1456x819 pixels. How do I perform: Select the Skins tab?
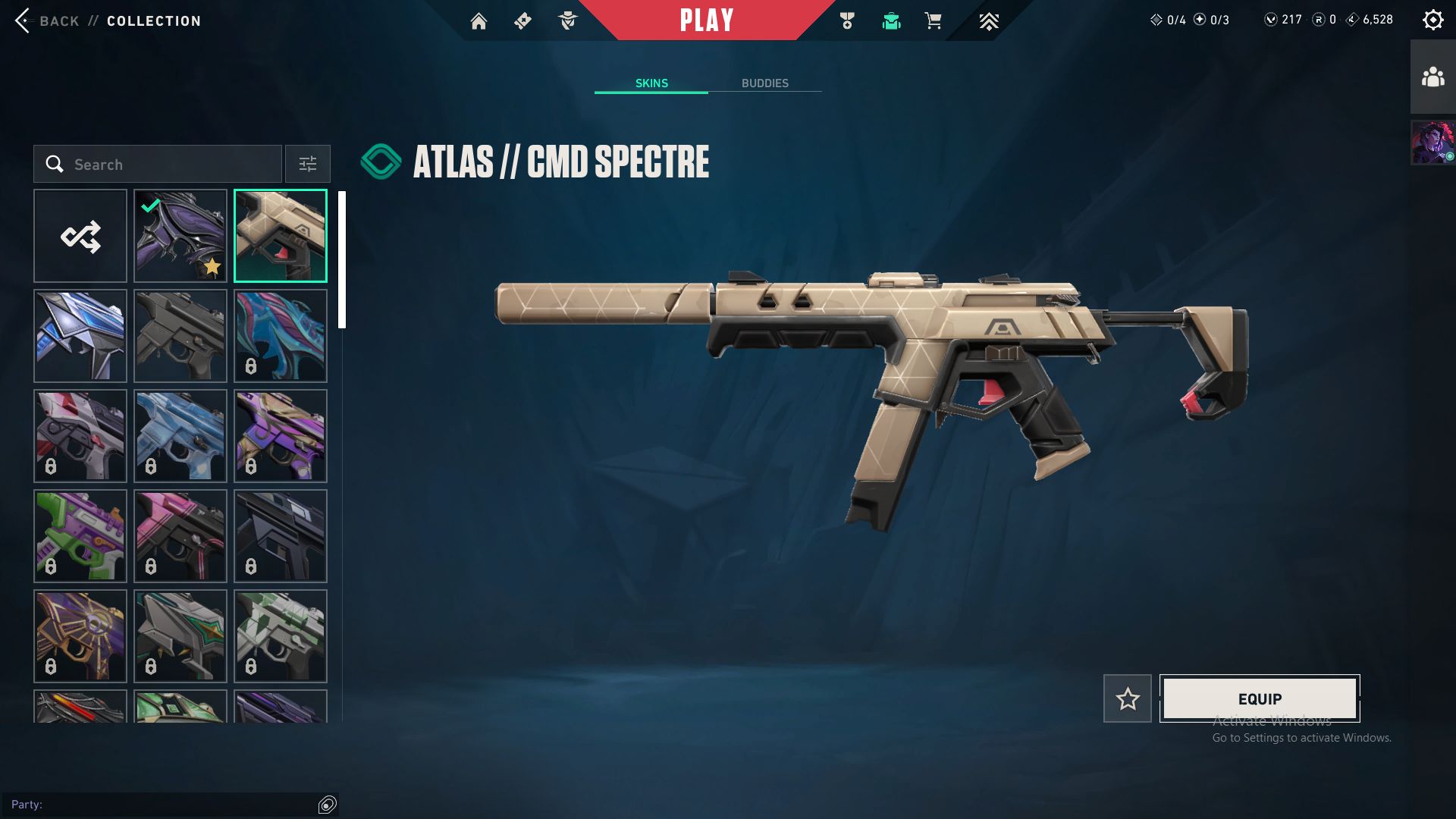click(x=651, y=83)
